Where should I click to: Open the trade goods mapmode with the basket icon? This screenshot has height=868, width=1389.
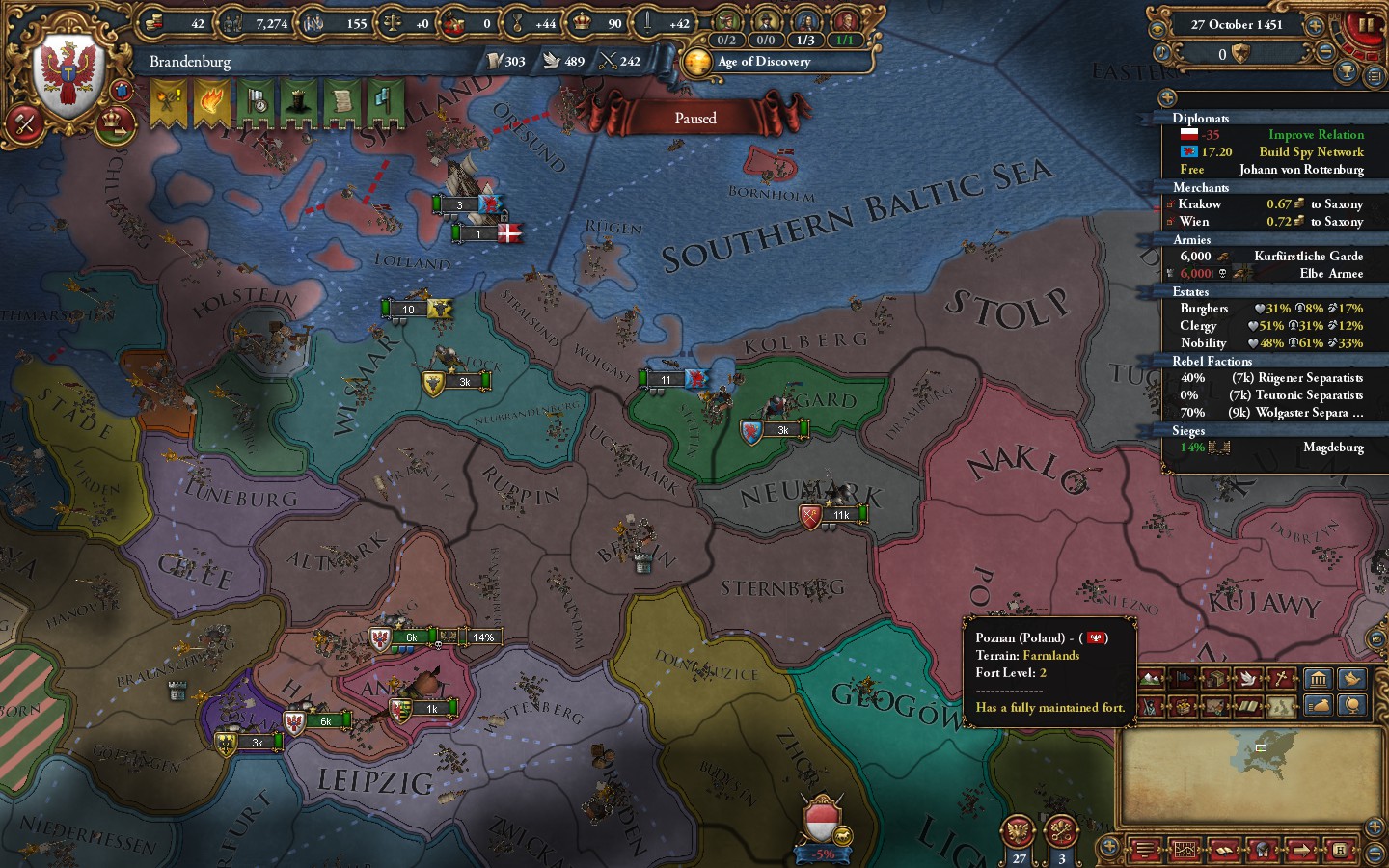click(1182, 706)
